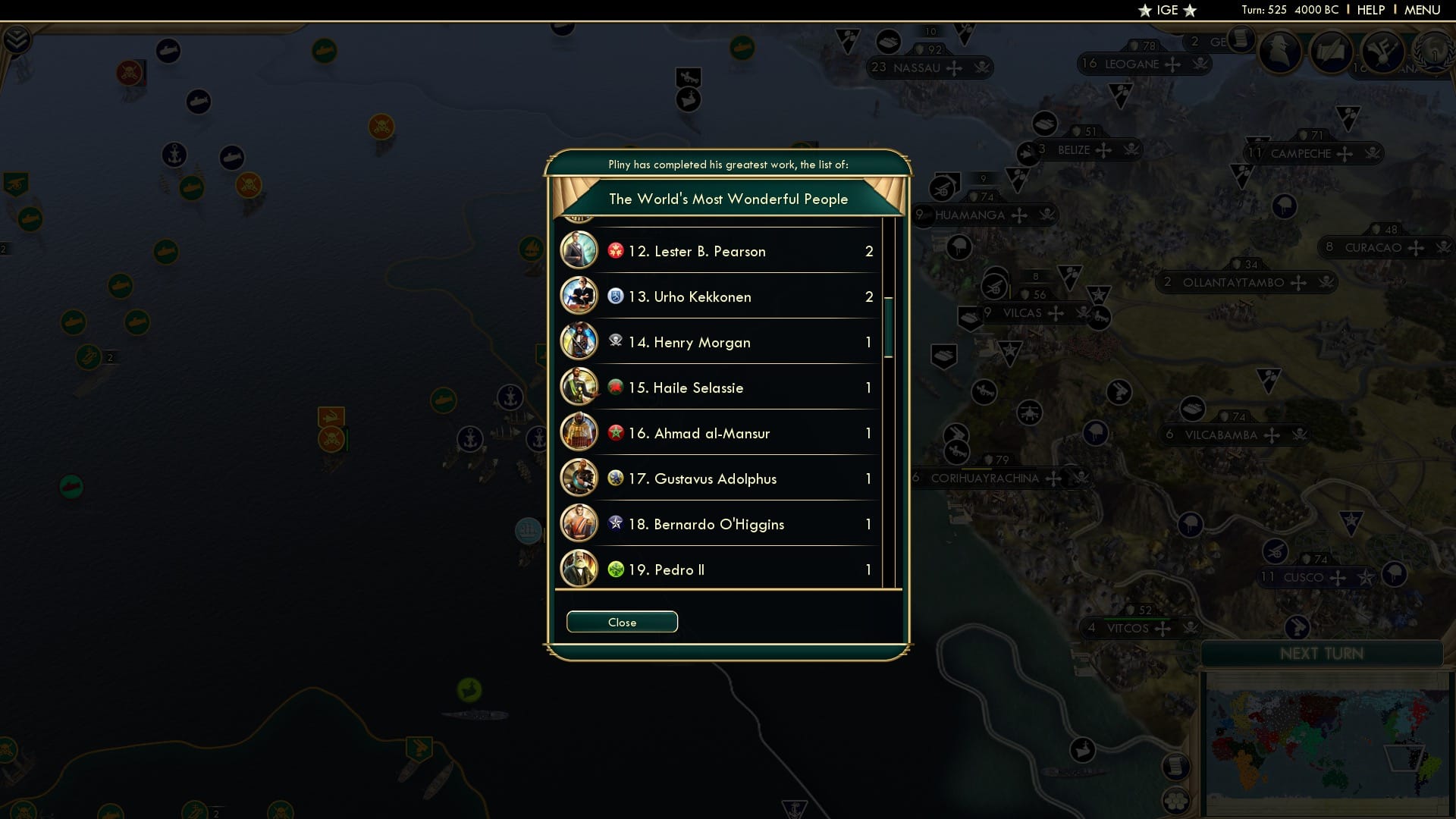Close the Wonderful People list
Screen dimensions: 1456x819
622,621
